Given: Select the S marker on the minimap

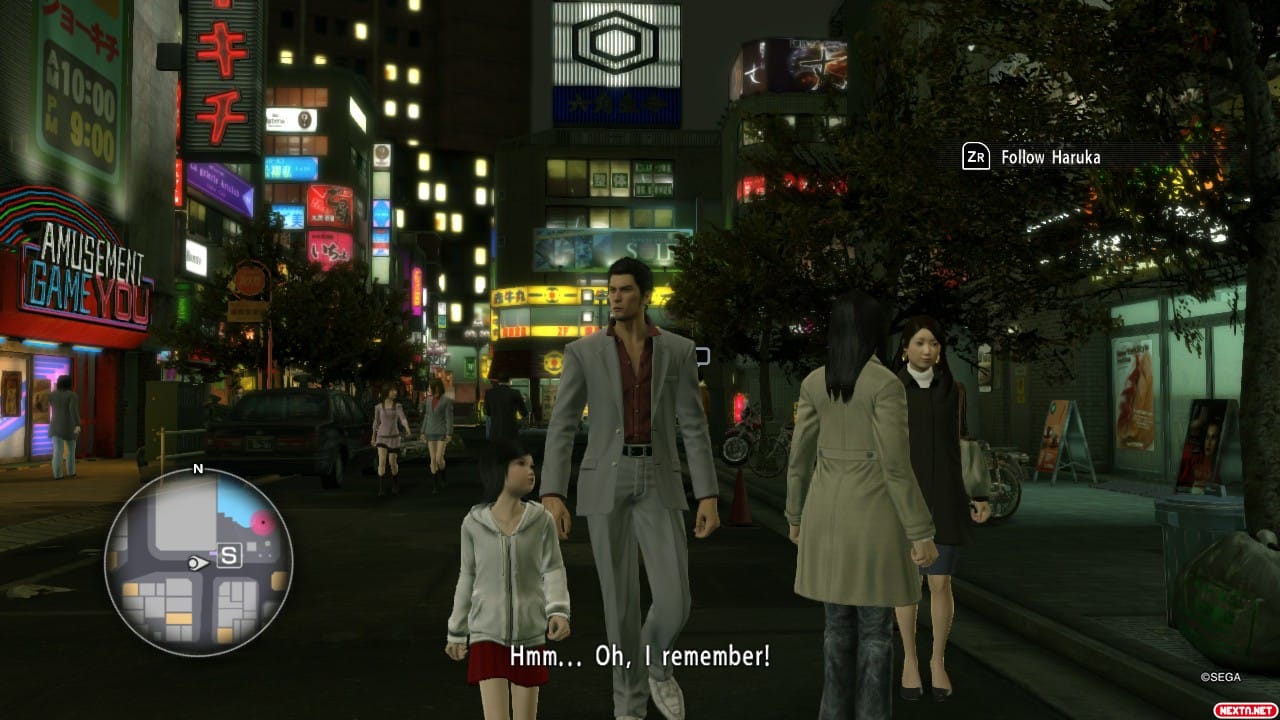Looking at the screenshot, I should pos(229,558).
